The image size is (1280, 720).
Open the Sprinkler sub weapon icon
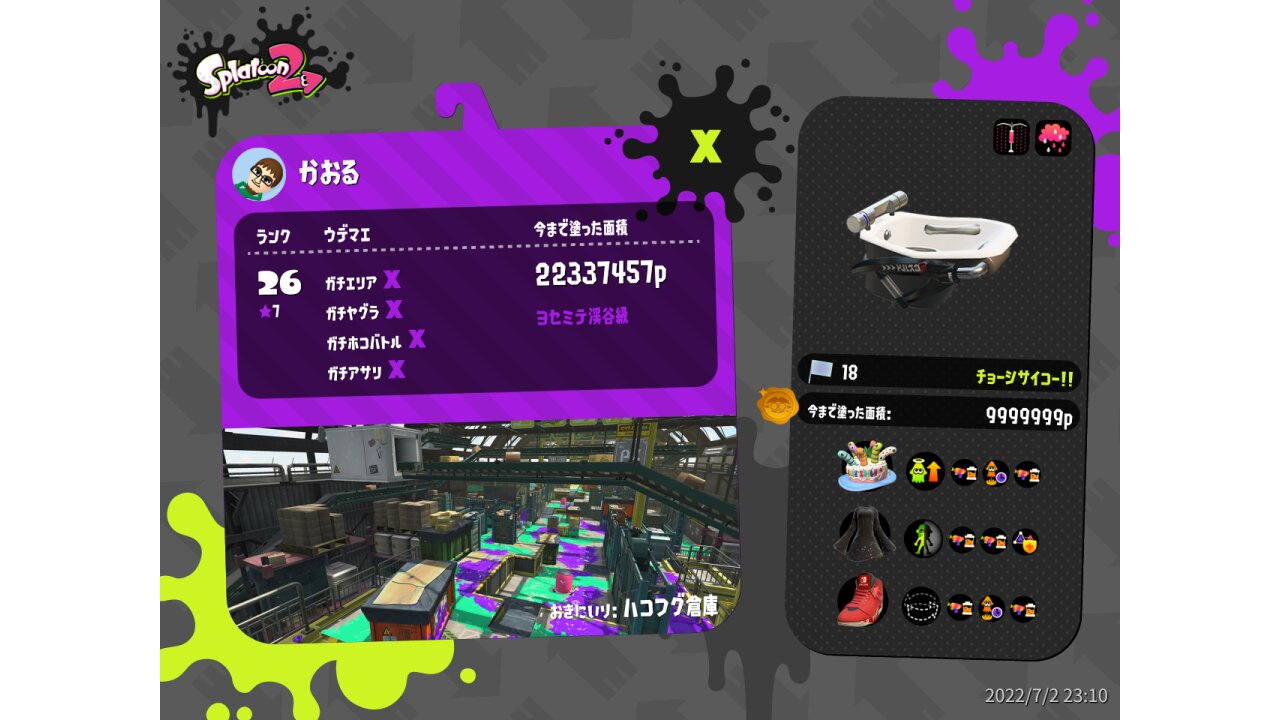[x=1011, y=137]
